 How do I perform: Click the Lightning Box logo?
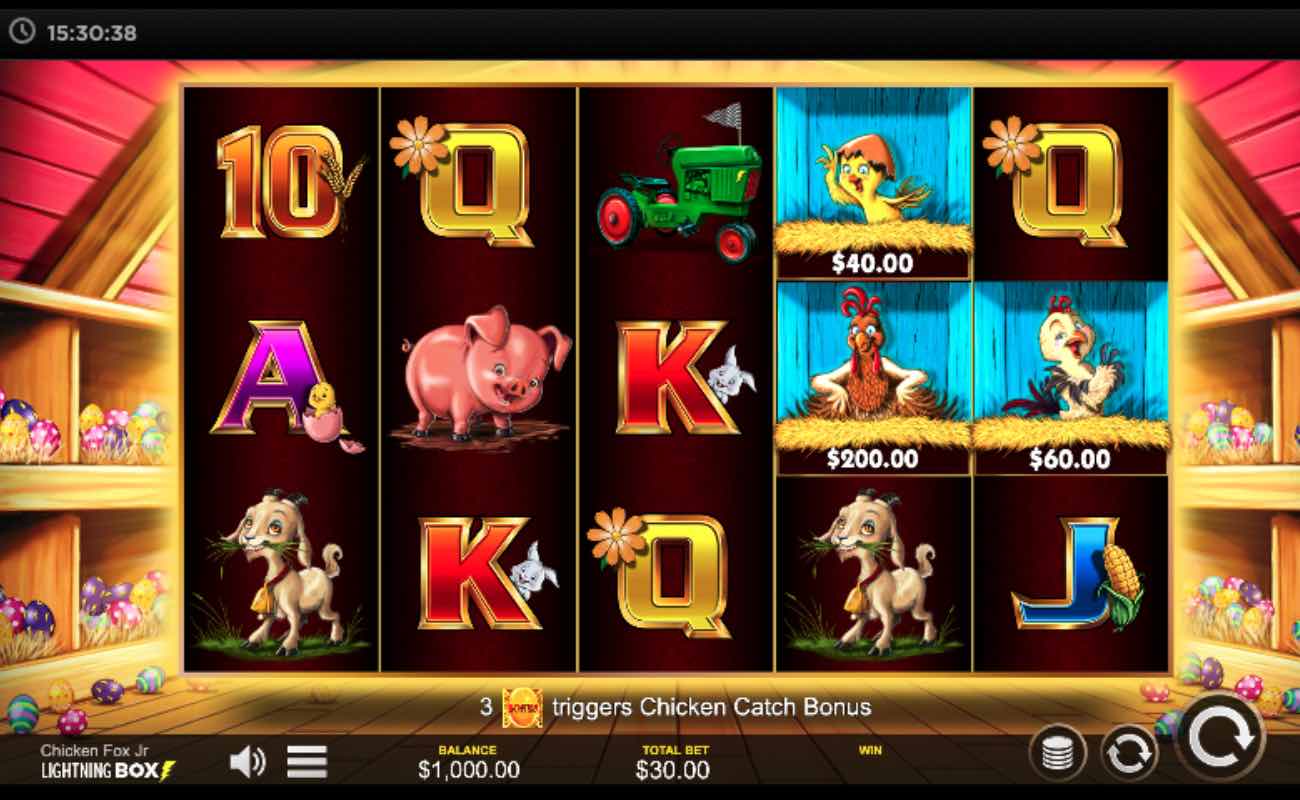pos(104,770)
